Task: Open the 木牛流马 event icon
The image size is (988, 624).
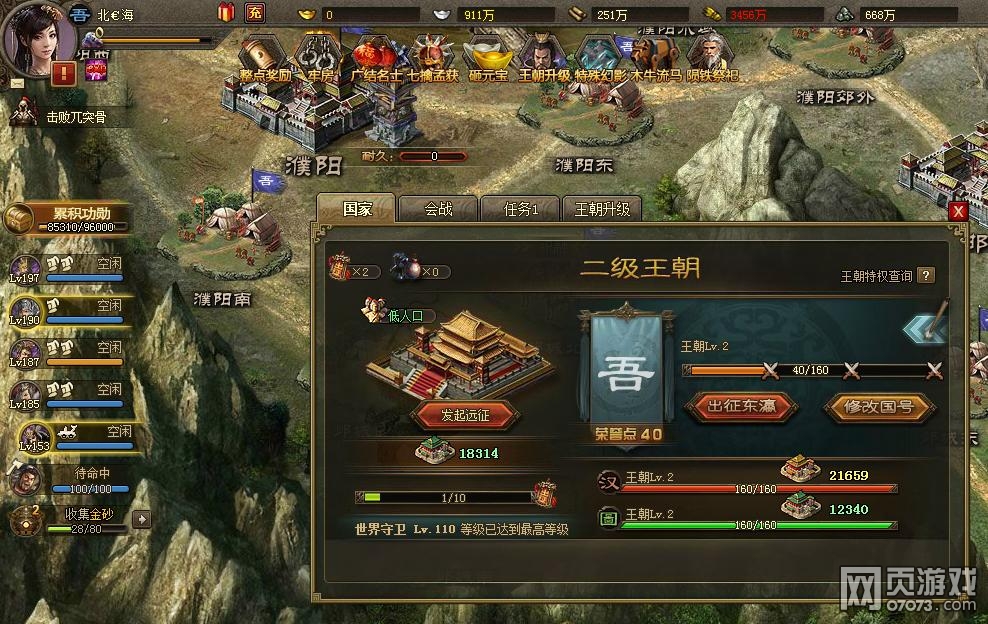Action: 655,56
